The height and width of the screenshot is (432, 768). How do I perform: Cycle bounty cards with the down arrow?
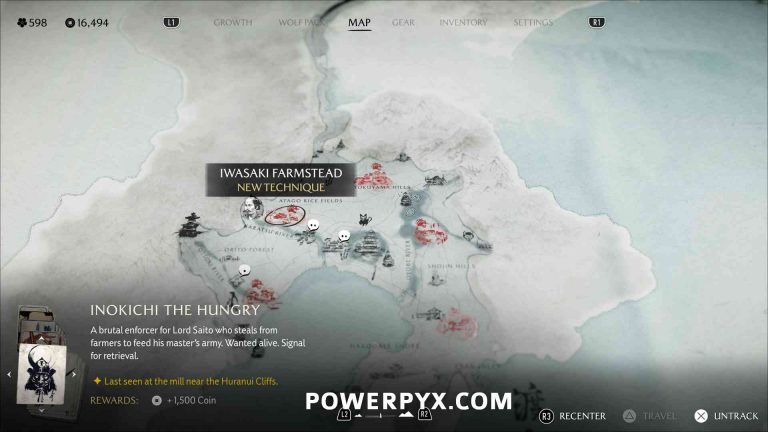[x=41, y=411]
